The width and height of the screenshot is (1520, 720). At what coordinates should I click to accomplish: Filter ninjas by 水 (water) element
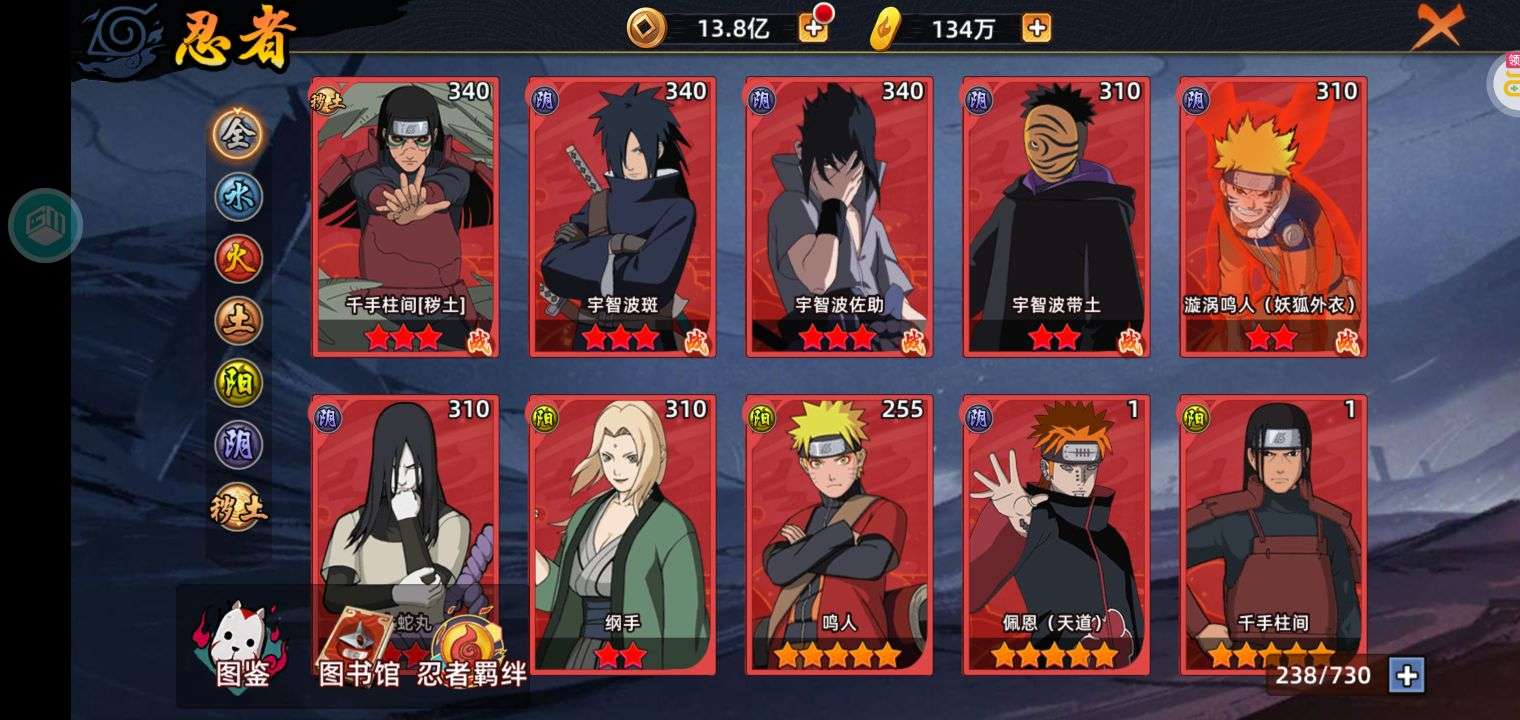pyautogui.click(x=238, y=196)
